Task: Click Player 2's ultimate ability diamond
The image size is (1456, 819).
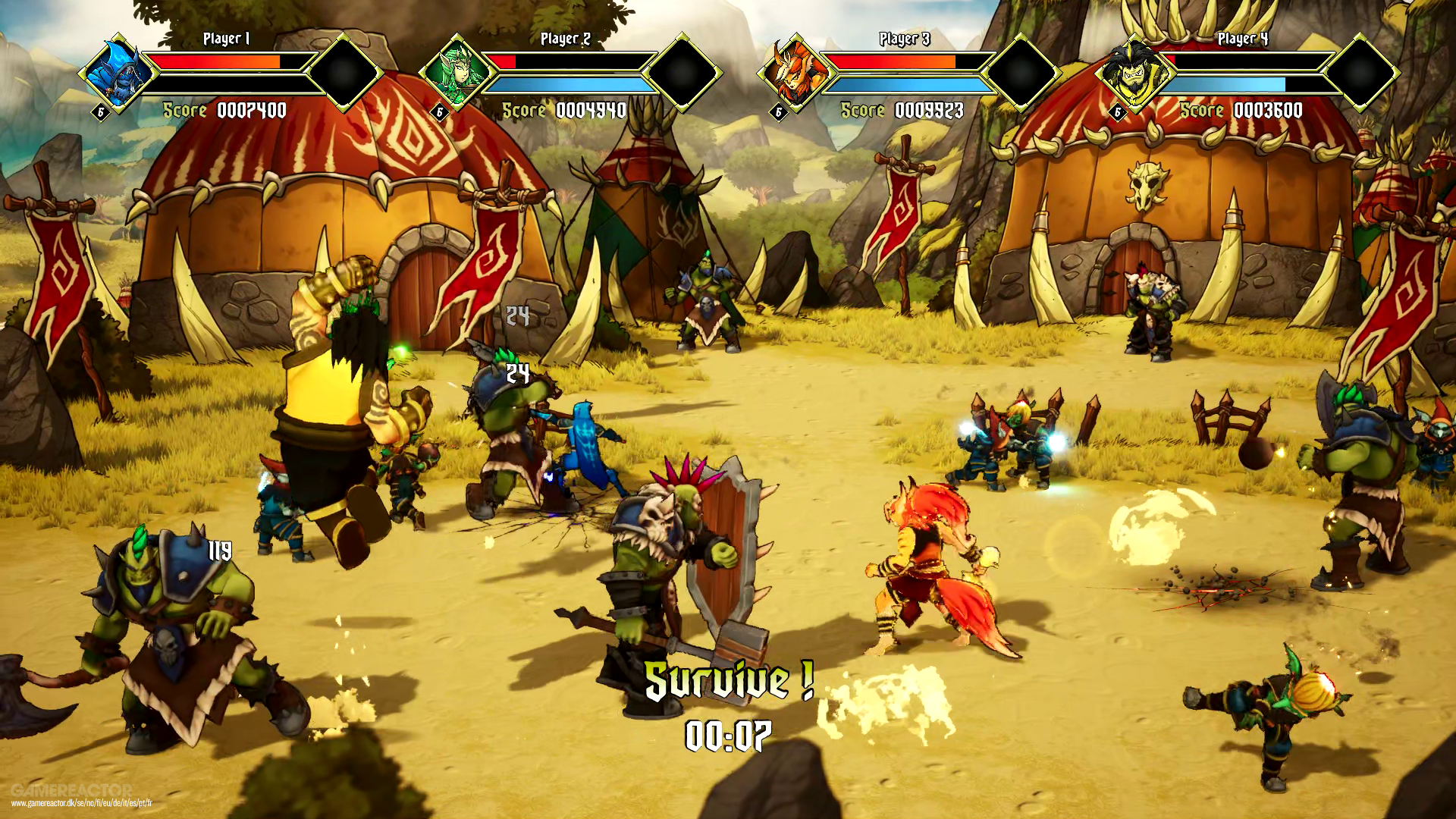Action: [x=682, y=72]
